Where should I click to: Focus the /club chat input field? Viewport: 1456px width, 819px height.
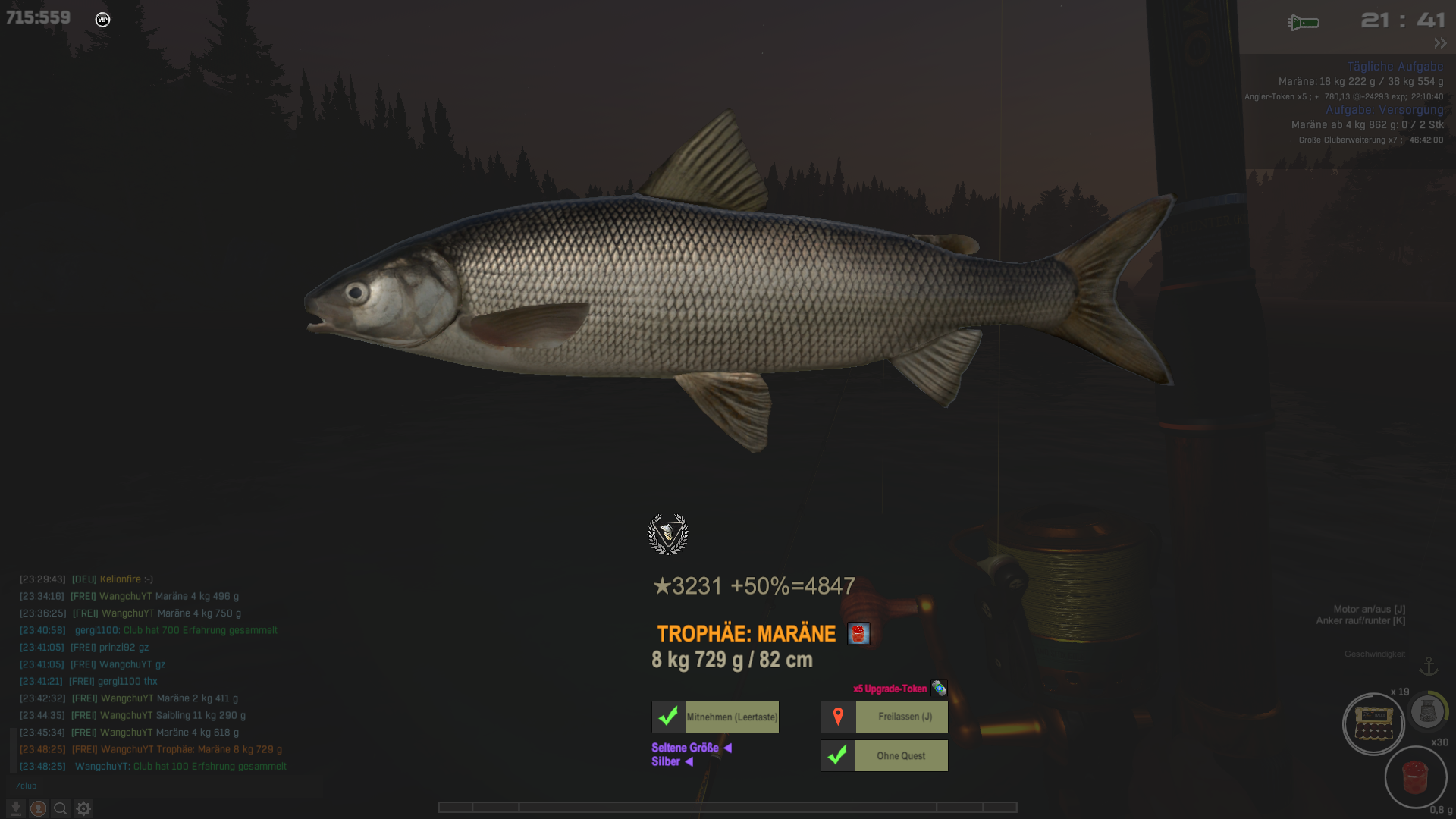[x=152, y=786]
